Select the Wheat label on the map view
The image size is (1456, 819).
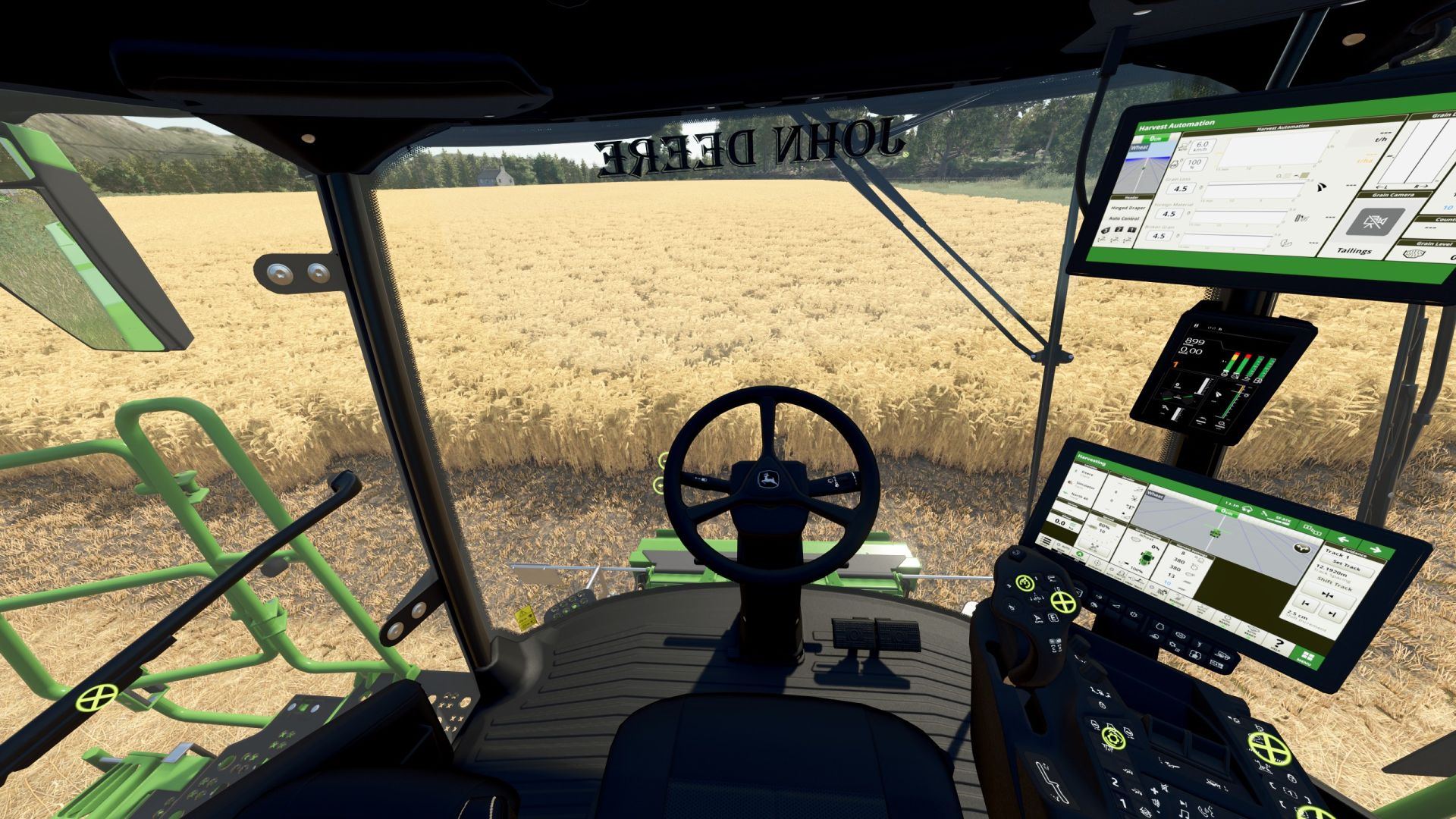tap(1156, 495)
